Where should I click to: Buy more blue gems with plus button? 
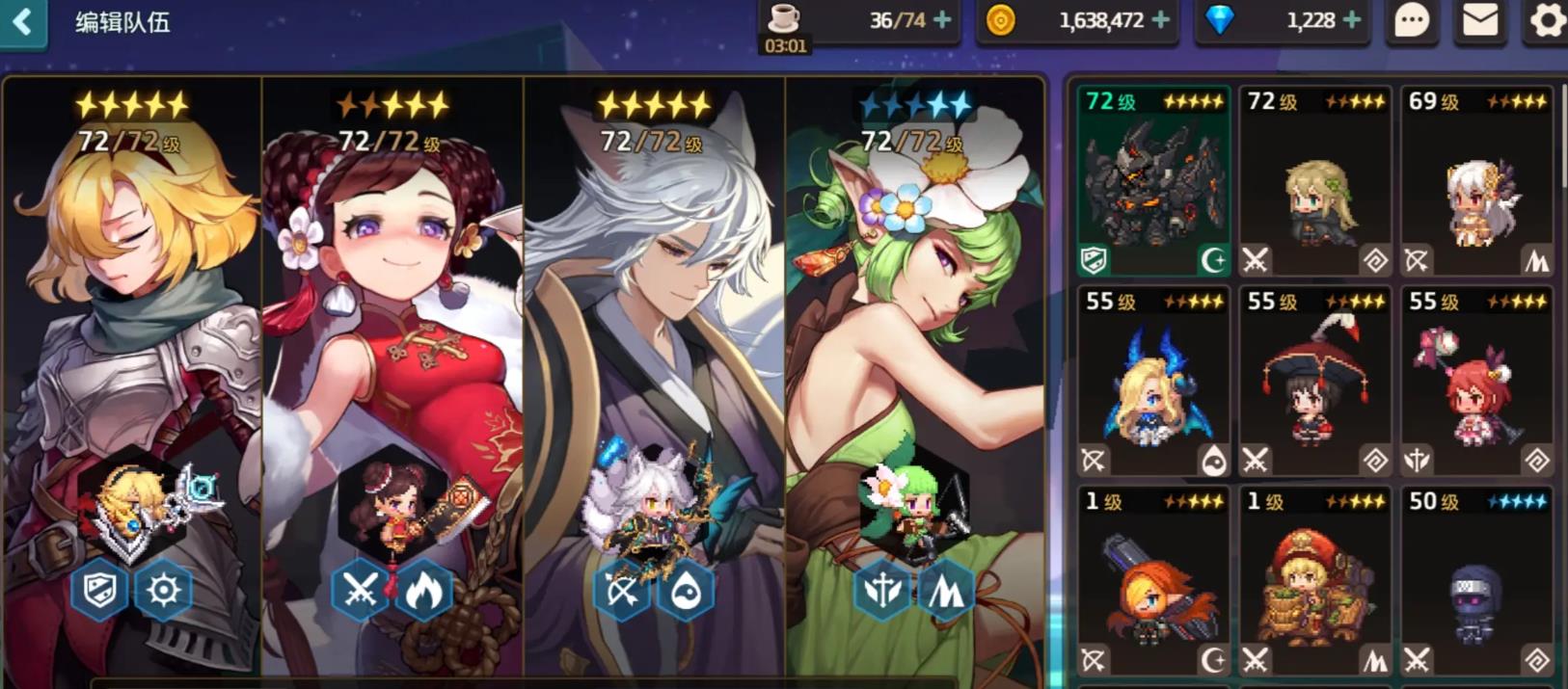coord(1352,19)
